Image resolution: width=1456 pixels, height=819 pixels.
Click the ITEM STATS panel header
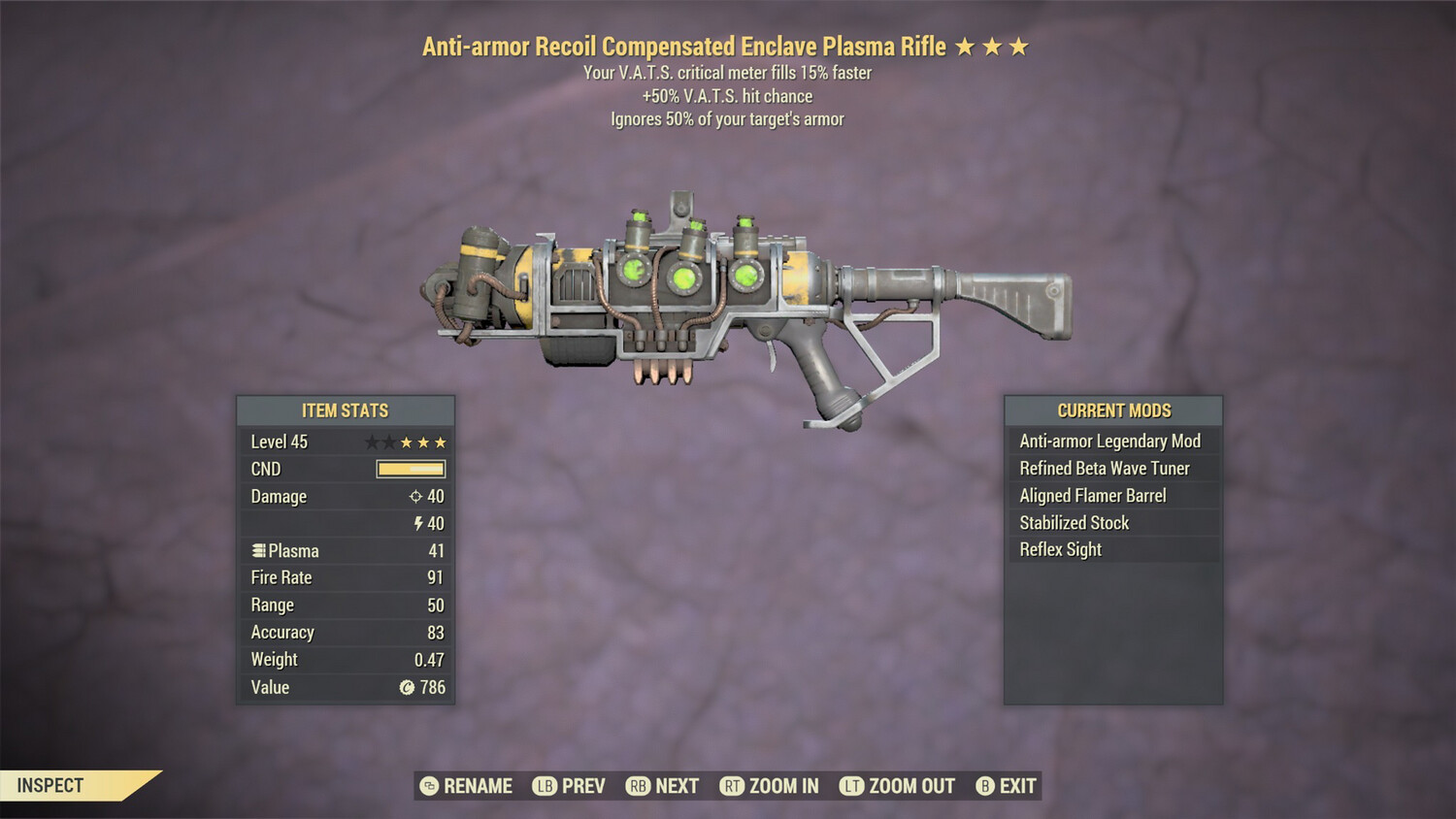point(345,409)
